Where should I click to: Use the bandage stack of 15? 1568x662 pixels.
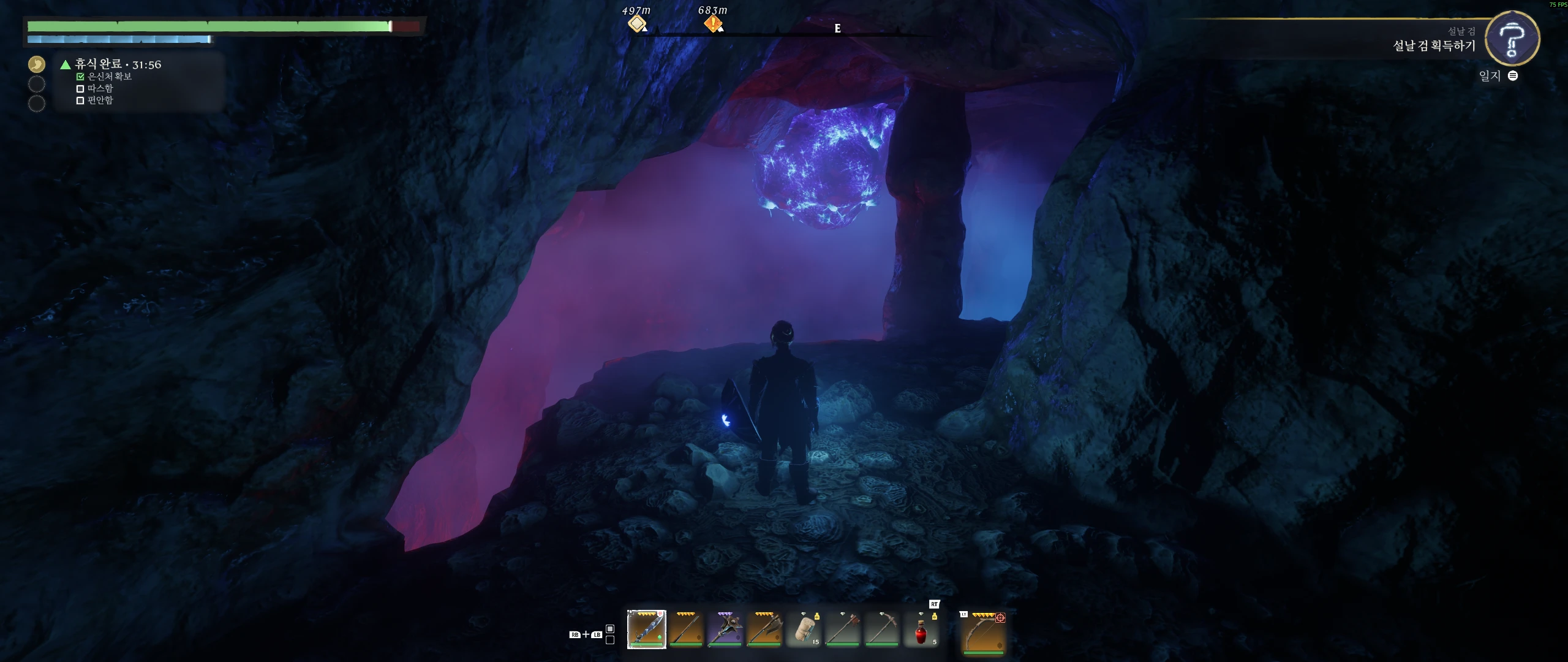point(804,630)
